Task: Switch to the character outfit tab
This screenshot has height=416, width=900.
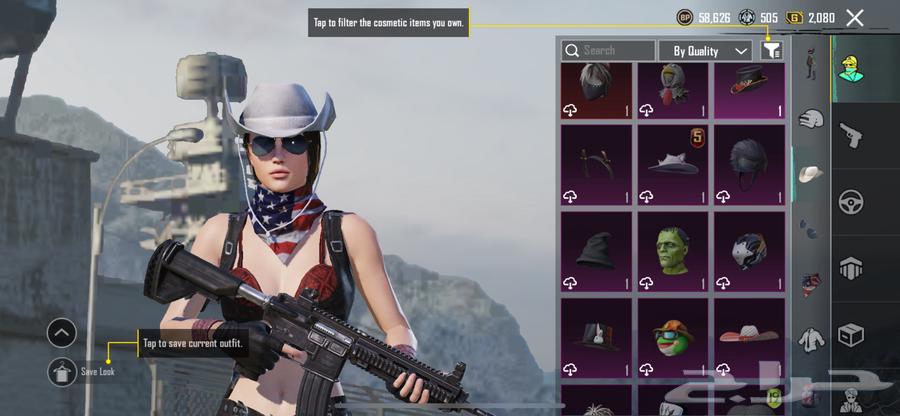Action: pos(851,68)
